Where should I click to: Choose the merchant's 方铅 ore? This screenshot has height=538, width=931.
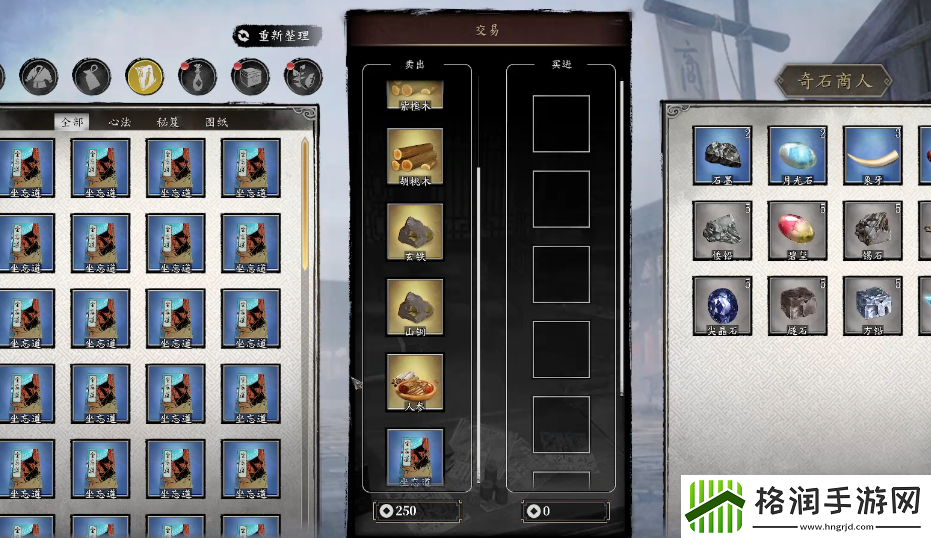point(872,306)
